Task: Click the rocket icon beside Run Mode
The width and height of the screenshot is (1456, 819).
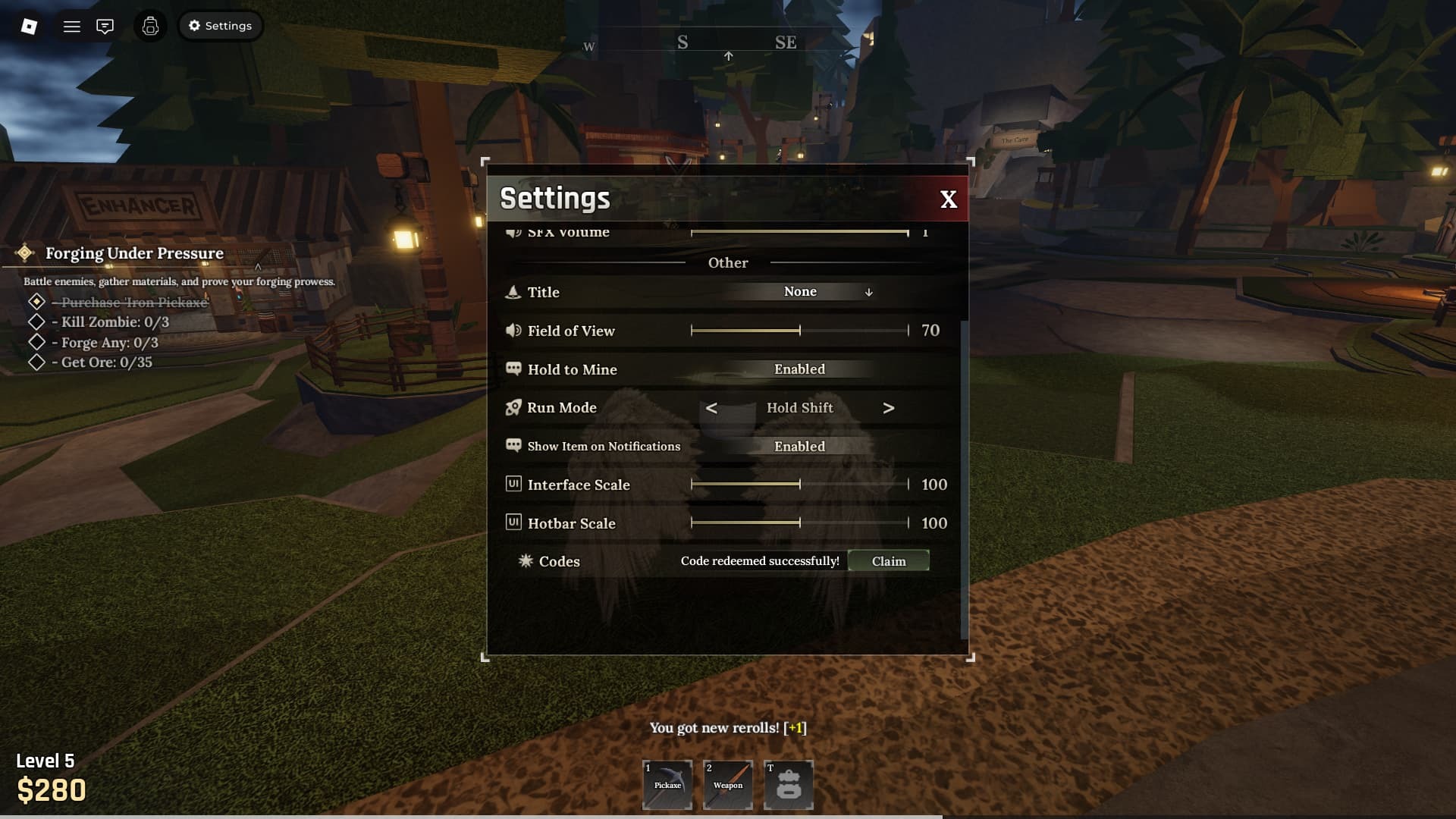Action: (512, 407)
